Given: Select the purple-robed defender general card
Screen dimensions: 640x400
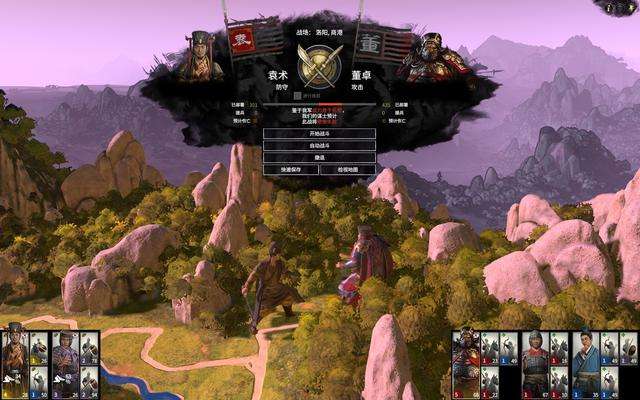Looking at the screenshot, I should (65, 361).
